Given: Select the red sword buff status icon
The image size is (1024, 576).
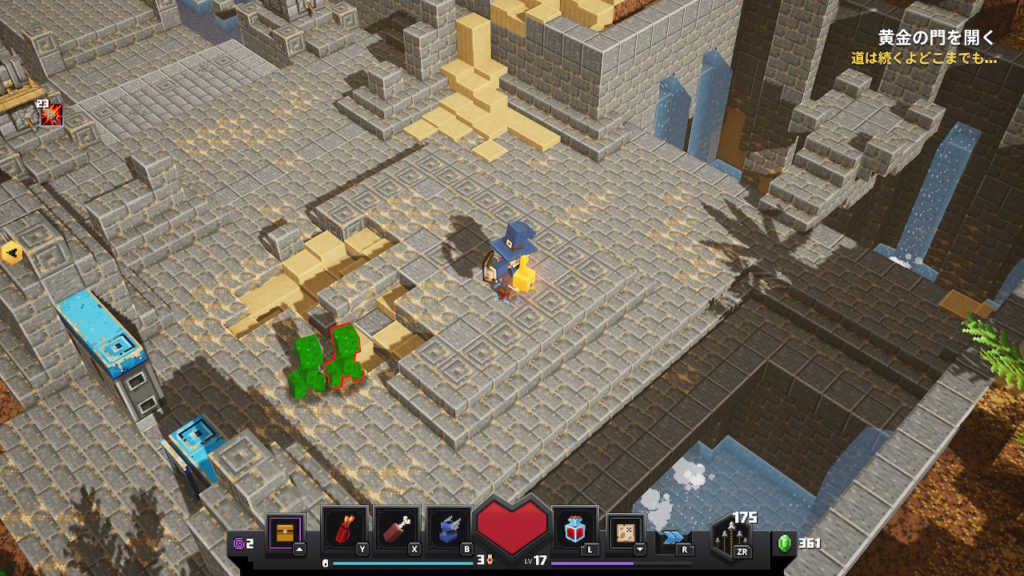Looking at the screenshot, I should pos(51,116).
